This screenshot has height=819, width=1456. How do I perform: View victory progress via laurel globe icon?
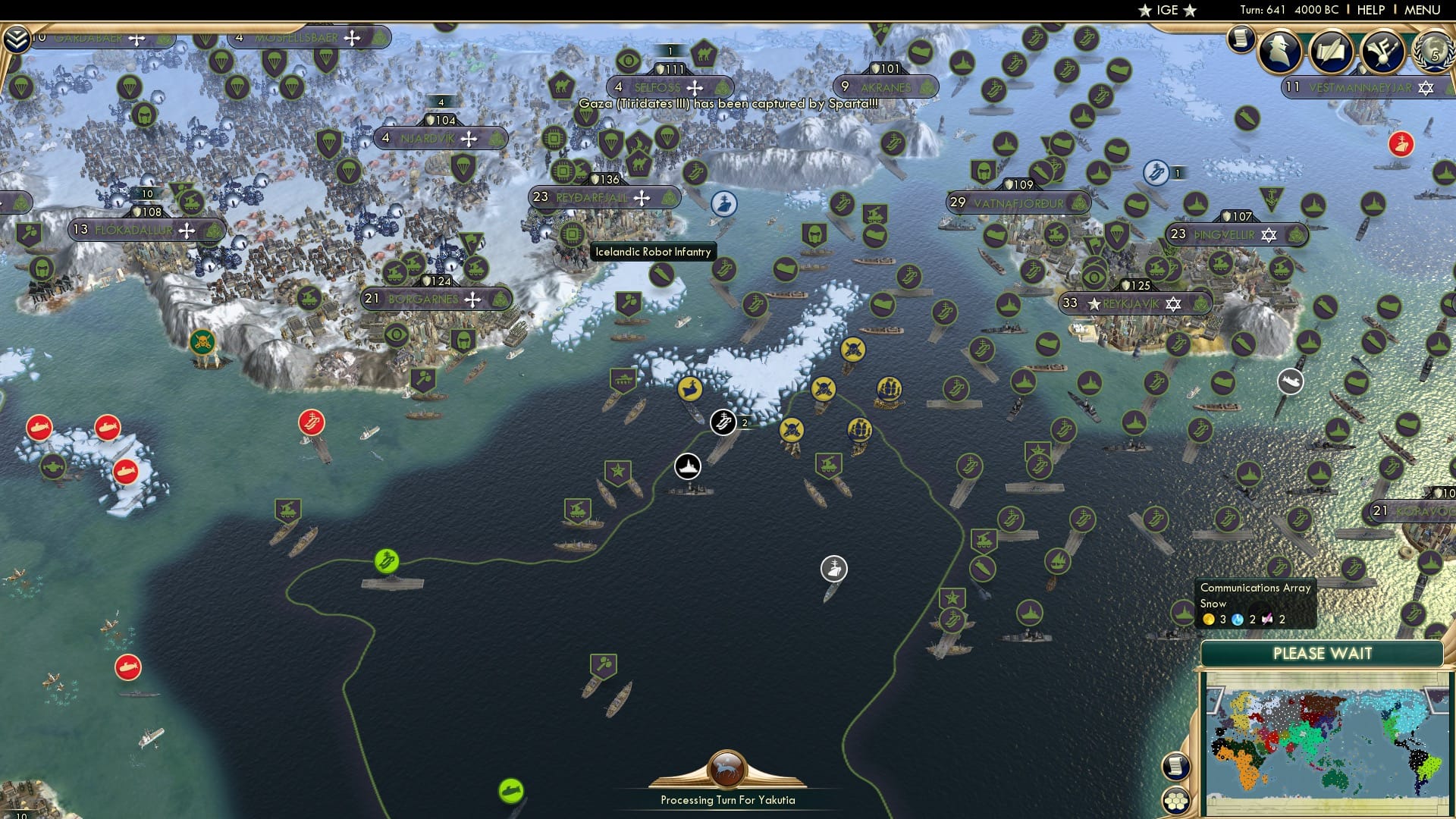(x=1434, y=53)
